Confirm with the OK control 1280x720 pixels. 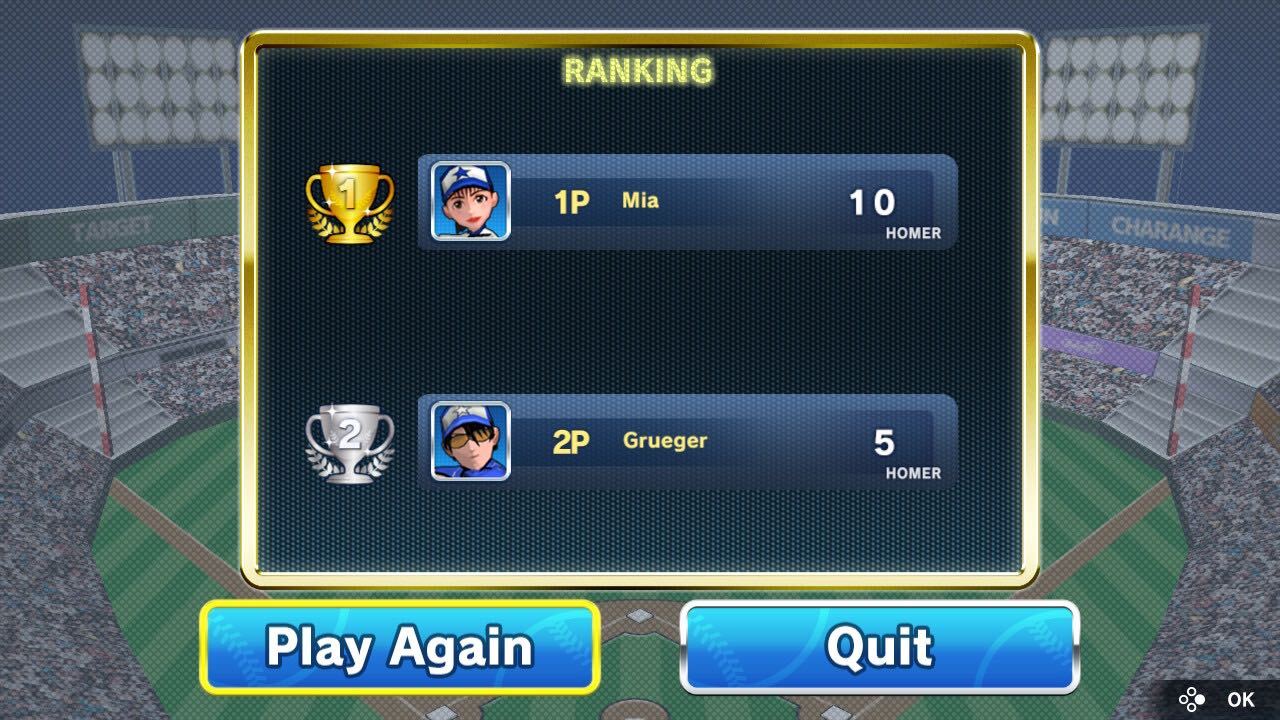[1240, 700]
